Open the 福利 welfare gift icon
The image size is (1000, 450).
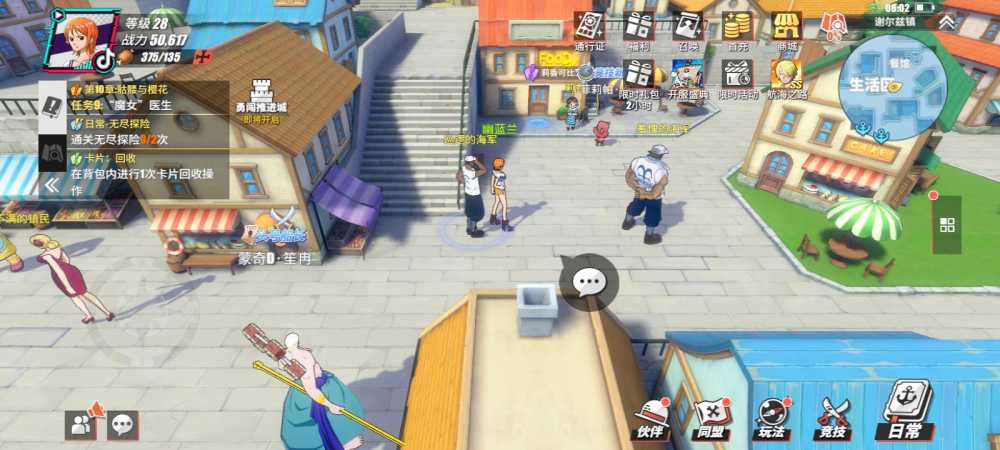click(x=638, y=27)
